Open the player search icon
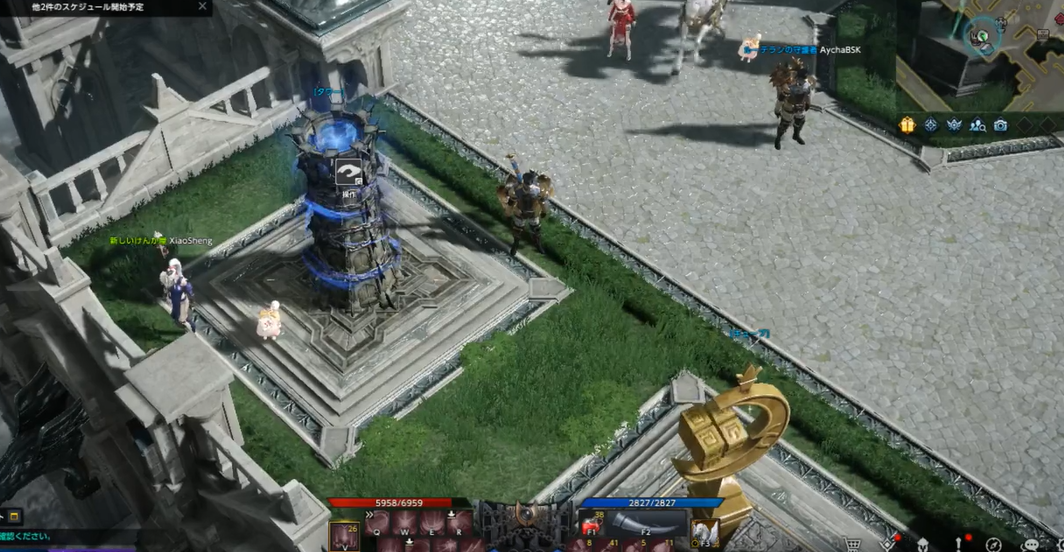The width and height of the screenshot is (1064, 552). (978, 125)
